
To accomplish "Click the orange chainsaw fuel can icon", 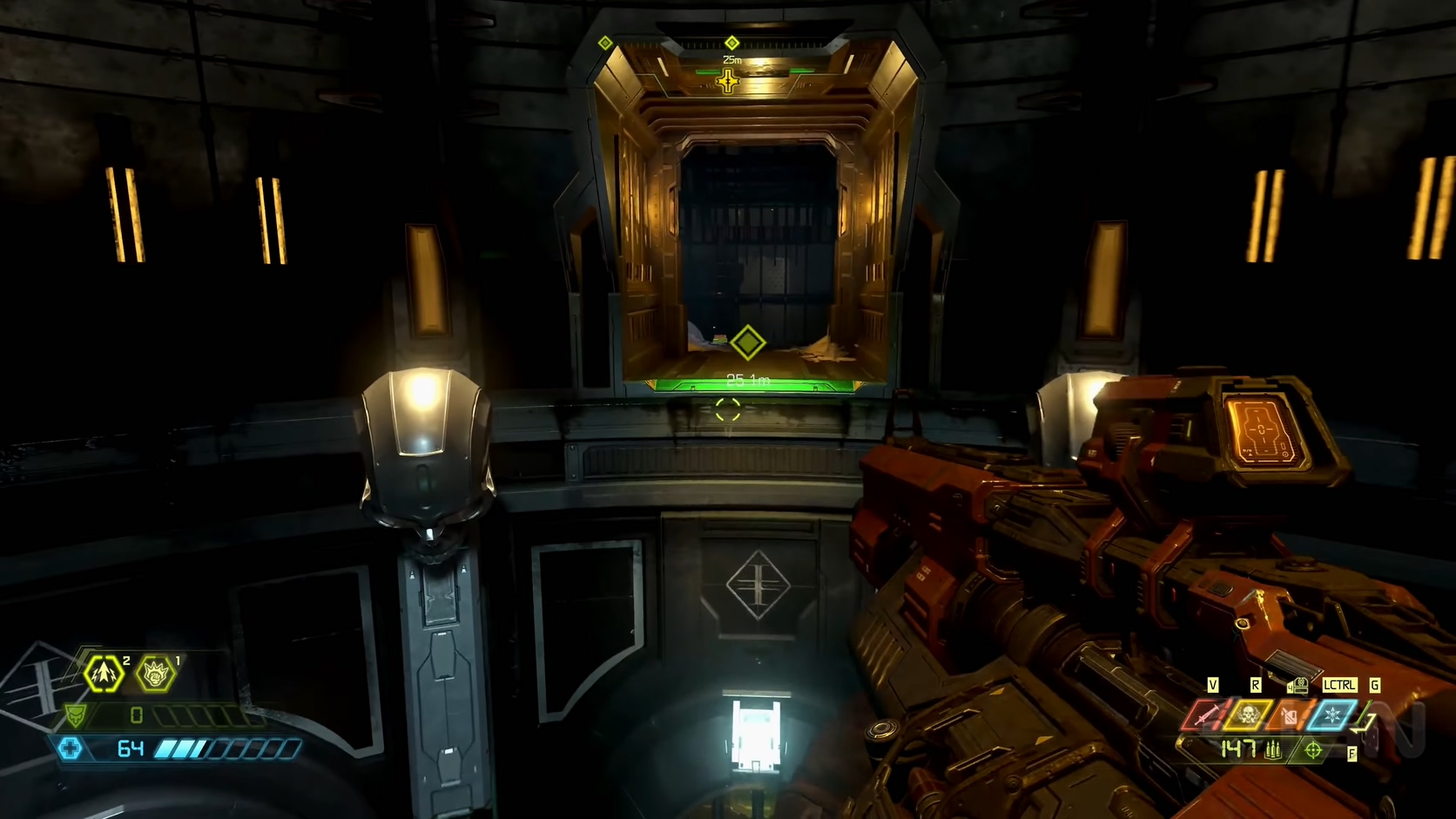I will click(1290, 716).
